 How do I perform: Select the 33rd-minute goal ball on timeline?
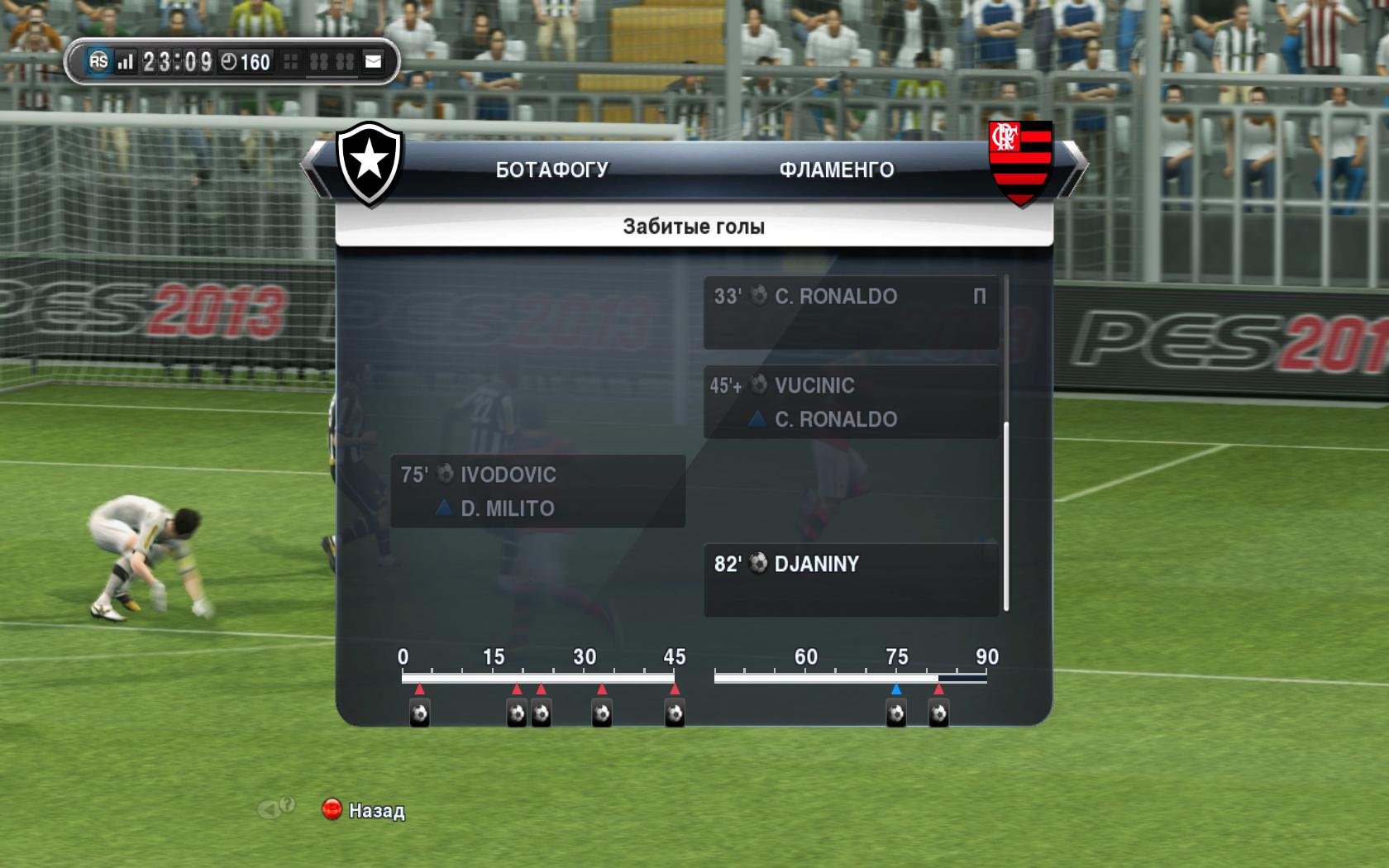(x=602, y=713)
